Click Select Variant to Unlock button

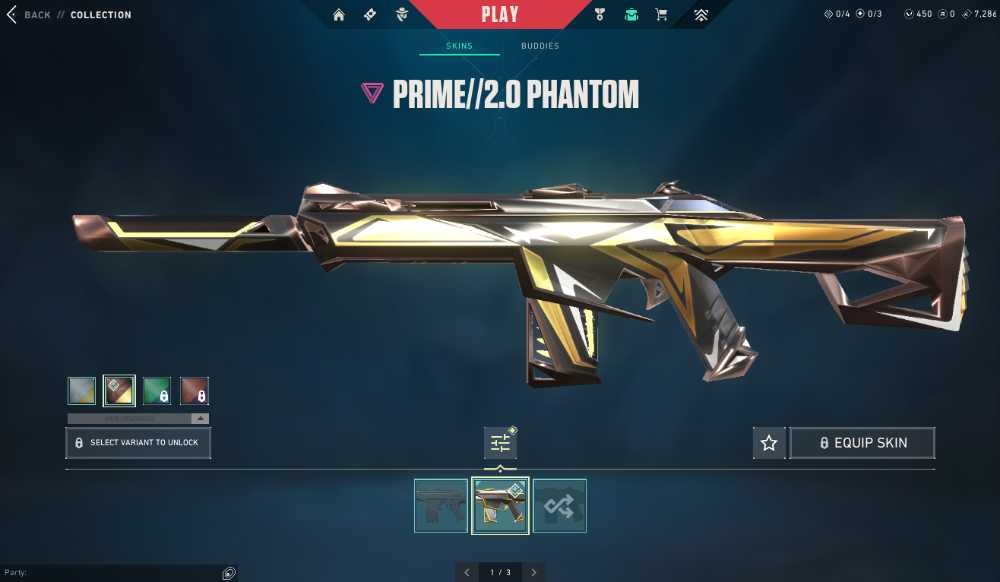pyautogui.click(x=138, y=442)
